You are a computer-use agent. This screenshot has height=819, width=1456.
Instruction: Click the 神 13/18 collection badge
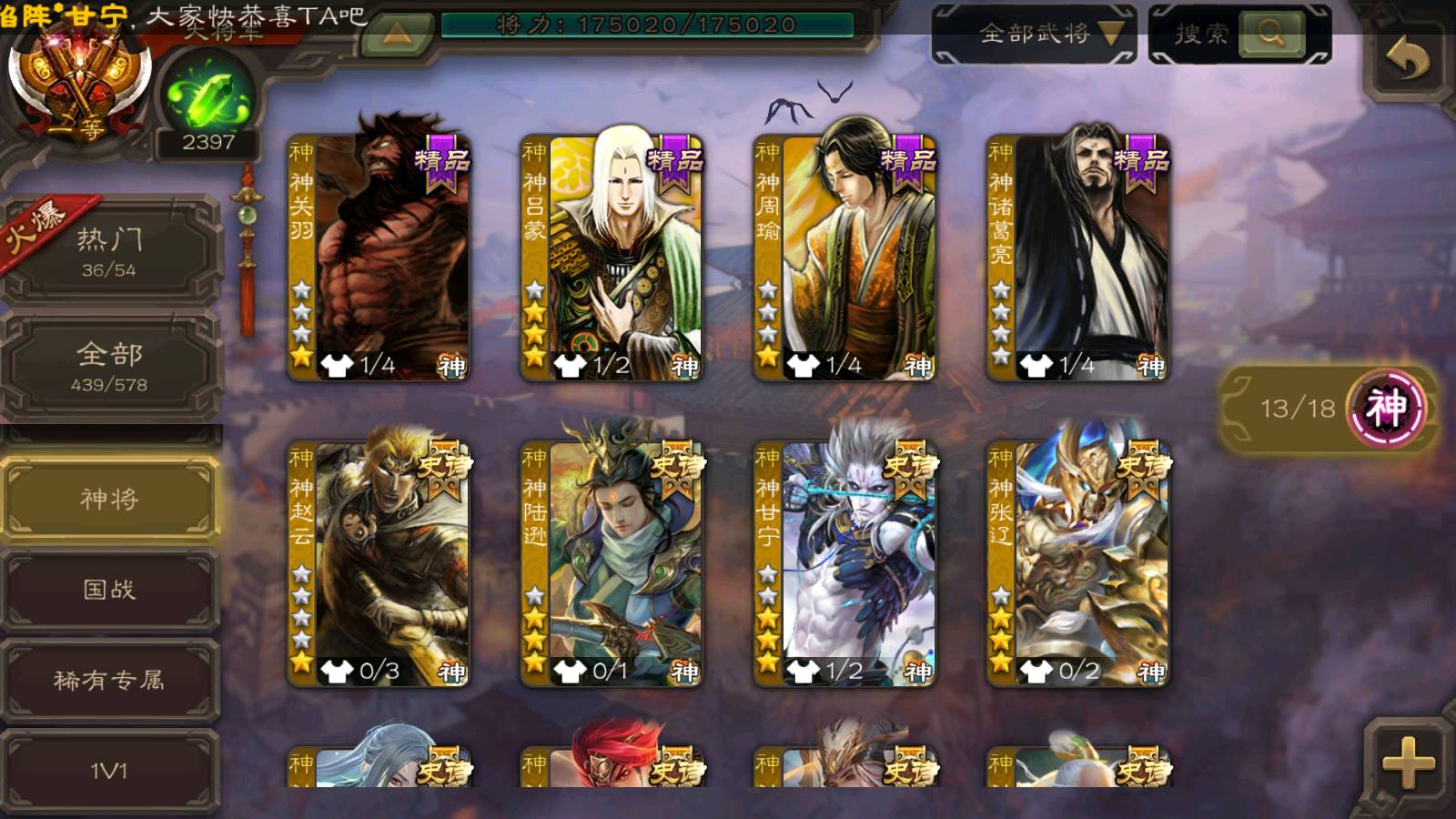(x=1330, y=408)
